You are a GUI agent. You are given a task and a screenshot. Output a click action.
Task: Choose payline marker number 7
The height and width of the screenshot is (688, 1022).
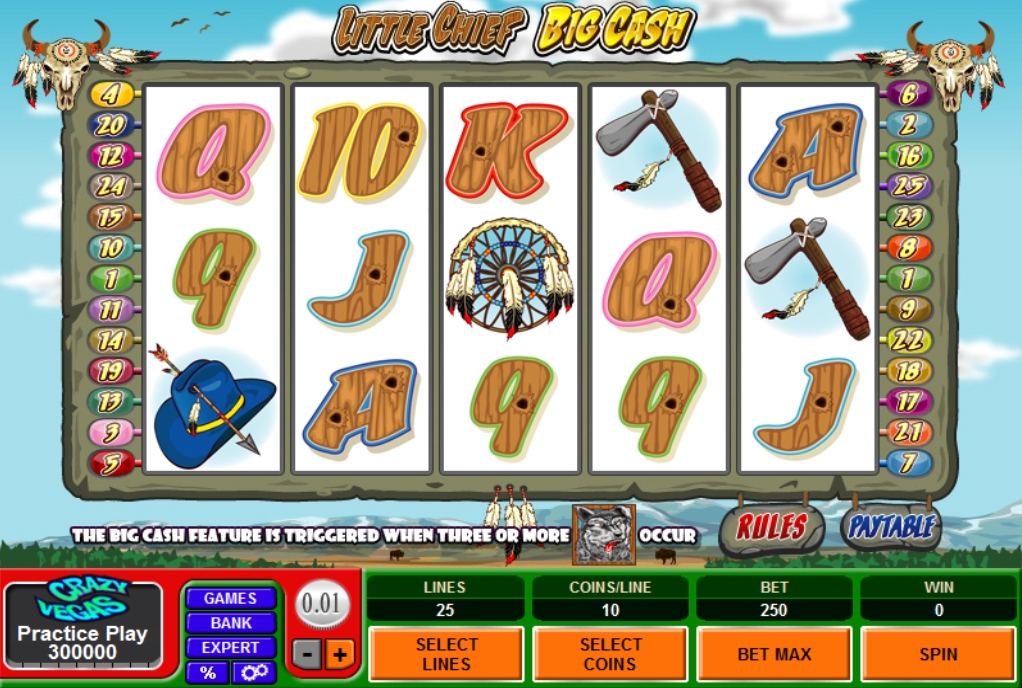coord(909,463)
